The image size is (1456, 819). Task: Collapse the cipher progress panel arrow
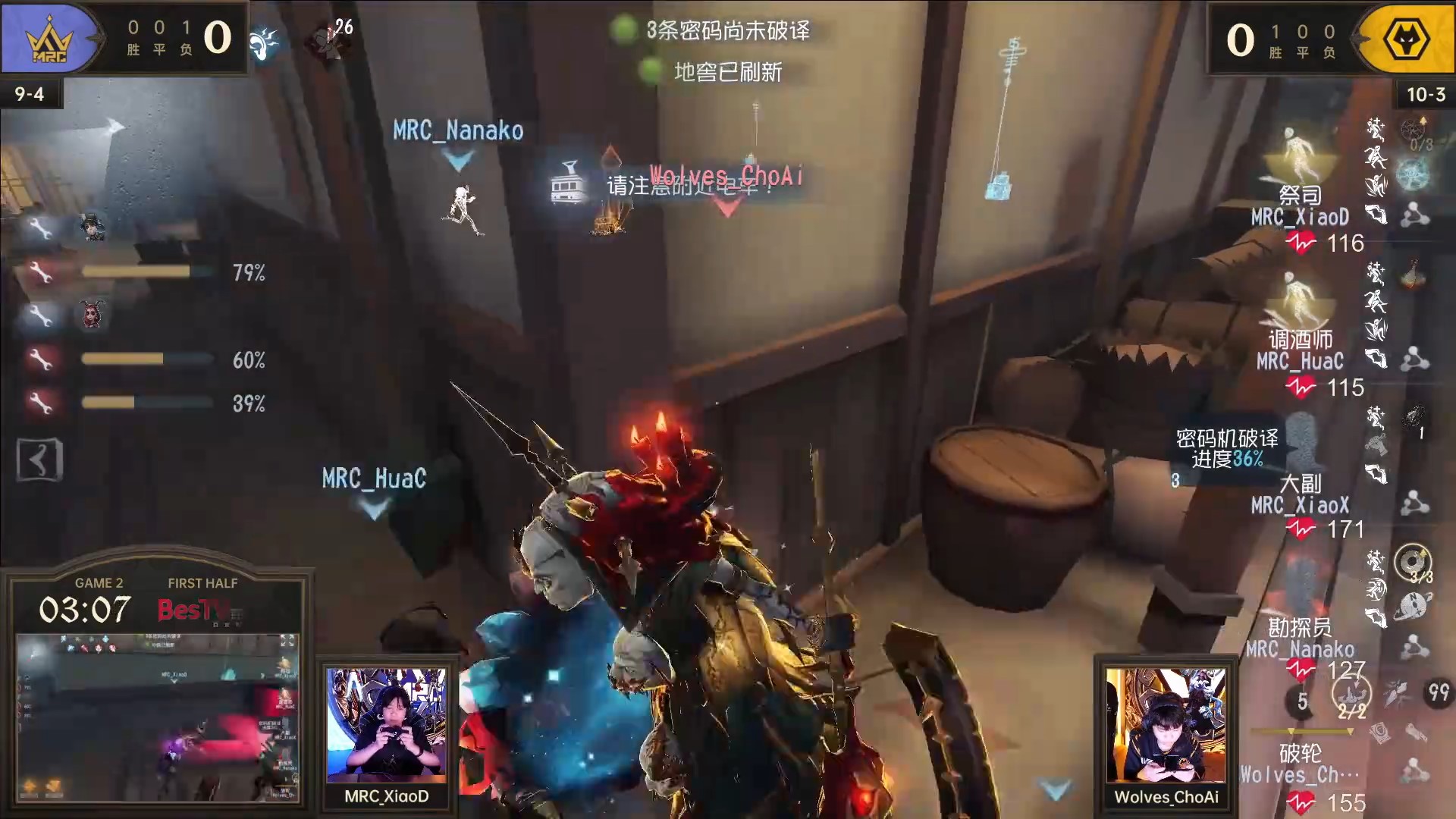click(x=39, y=460)
